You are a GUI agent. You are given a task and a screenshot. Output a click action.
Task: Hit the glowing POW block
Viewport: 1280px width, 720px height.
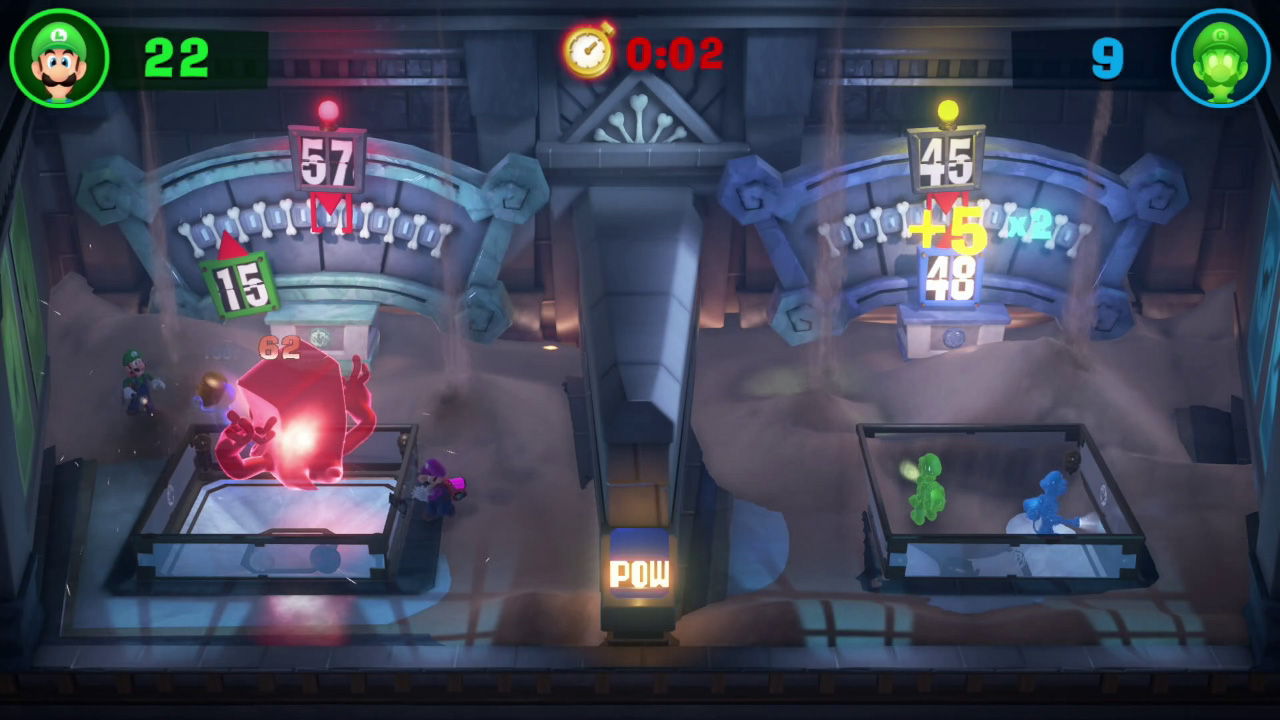tap(639, 573)
